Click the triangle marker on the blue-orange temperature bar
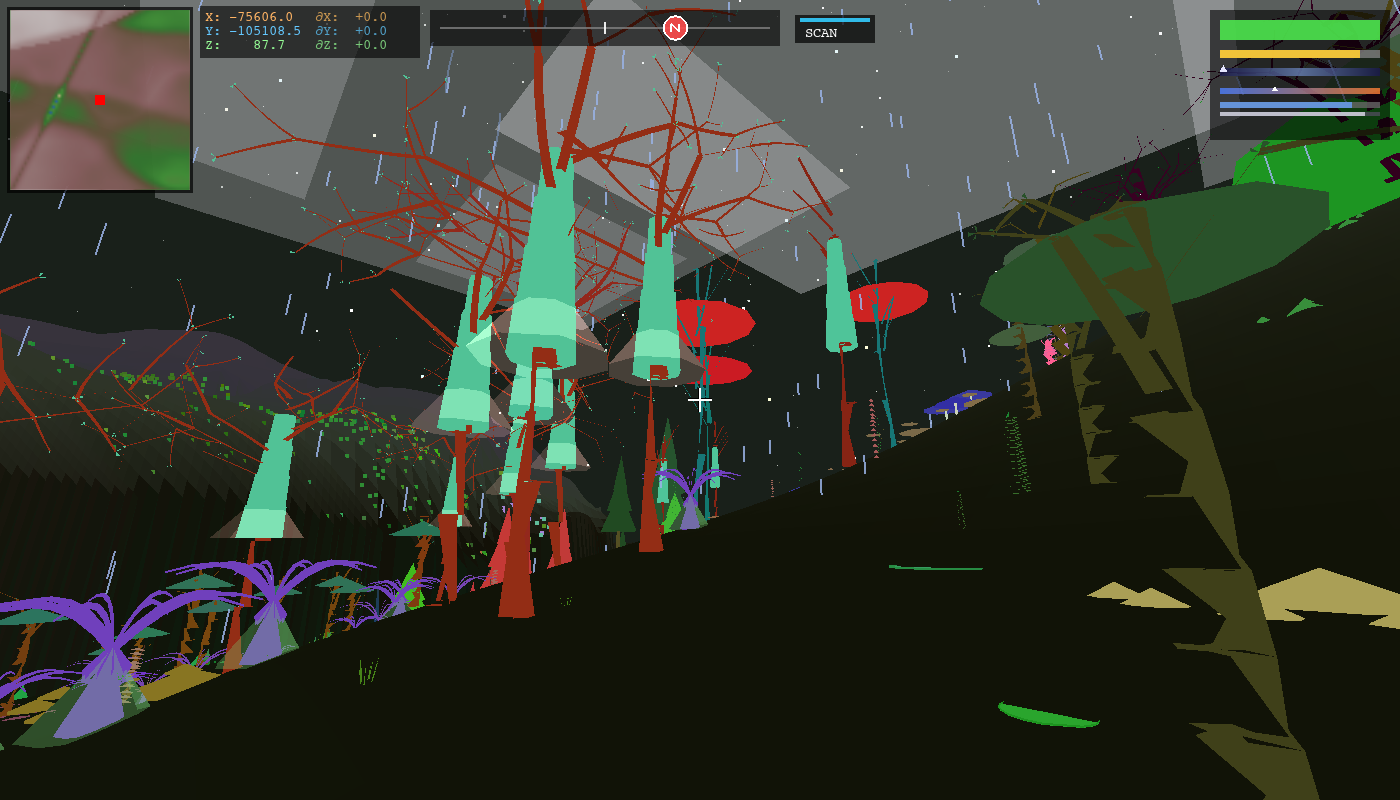The height and width of the screenshot is (800, 1400). [x=1275, y=89]
